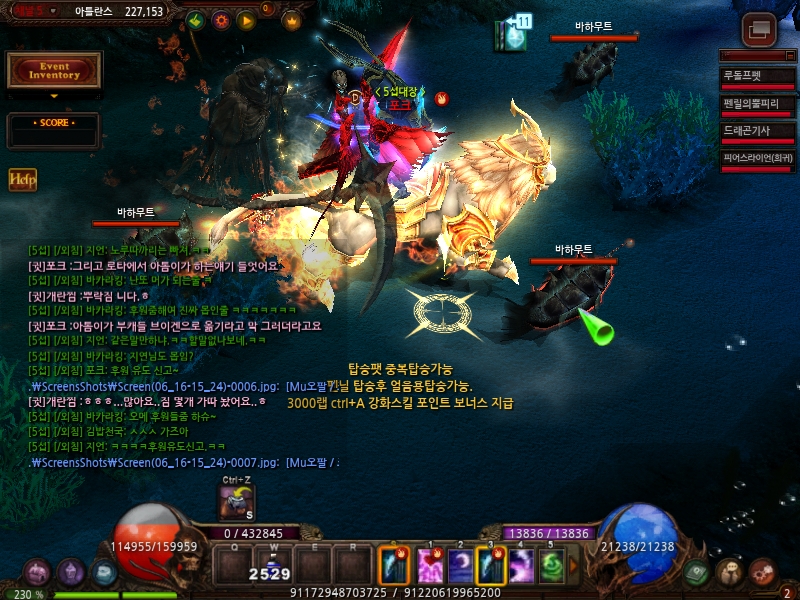The width and height of the screenshot is (800, 600).
Task: Select 드래곤기사 in the pet list
Action: tap(757, 131)
